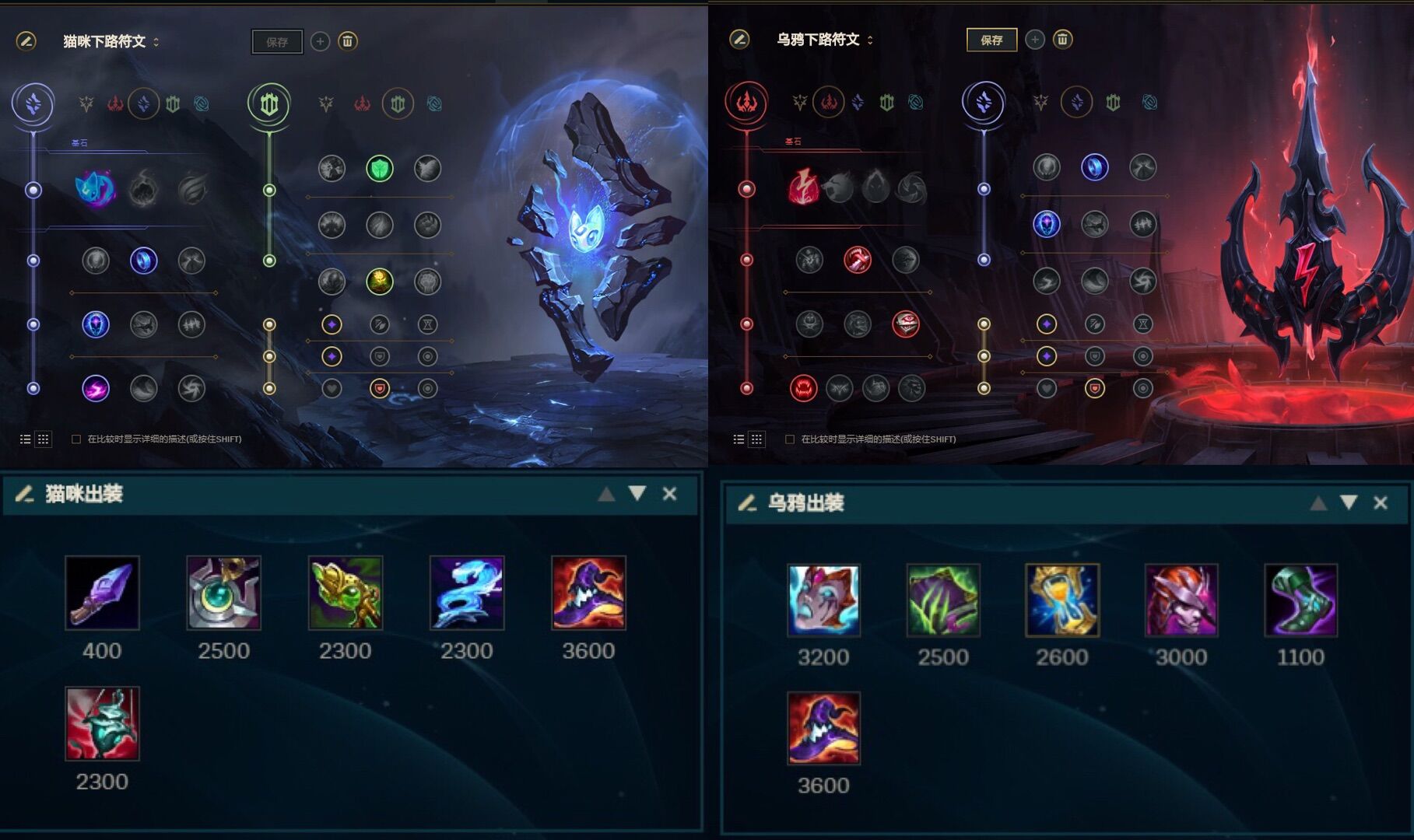
Task: Select Rabadon's Deathcap in 猫咪出装
Action: click(588, 593)
